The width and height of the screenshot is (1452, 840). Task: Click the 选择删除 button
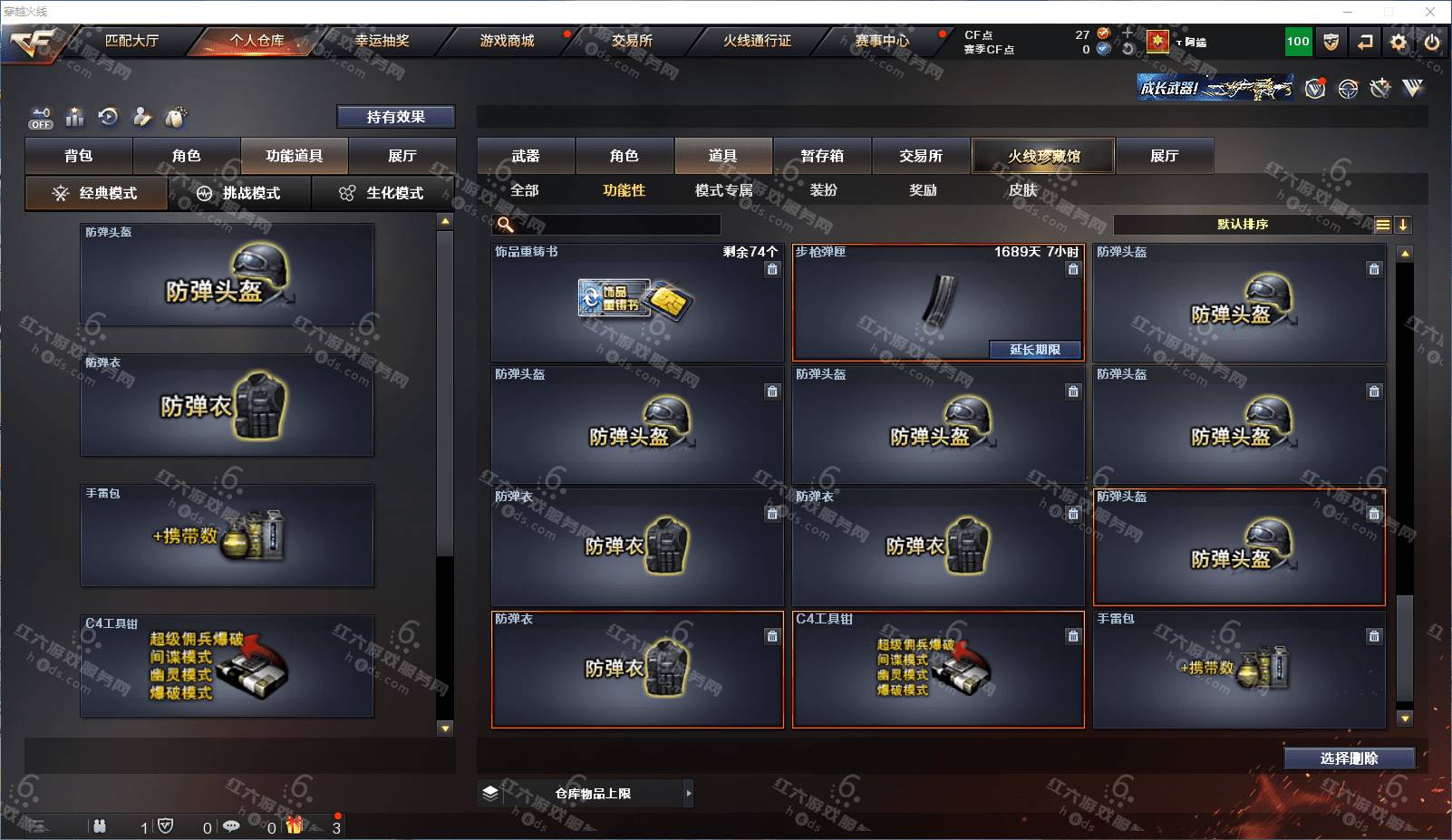click(1349, 758)
